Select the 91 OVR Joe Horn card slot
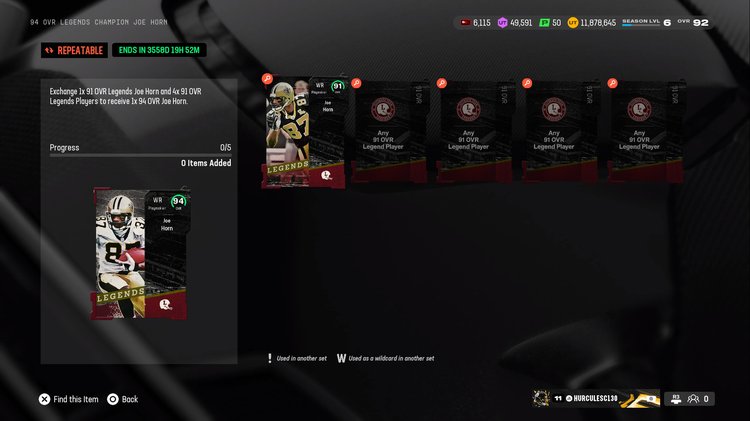The width and height of the screenshot is (750, 421). pos(305,132)
